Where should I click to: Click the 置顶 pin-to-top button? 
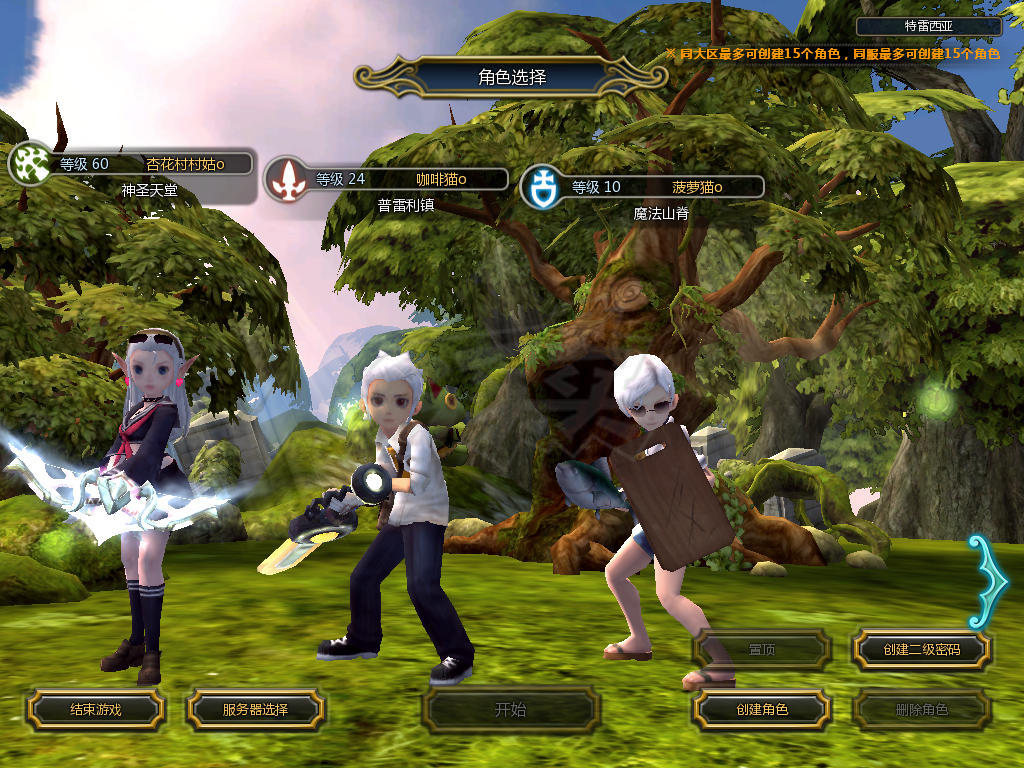(762, 650)
